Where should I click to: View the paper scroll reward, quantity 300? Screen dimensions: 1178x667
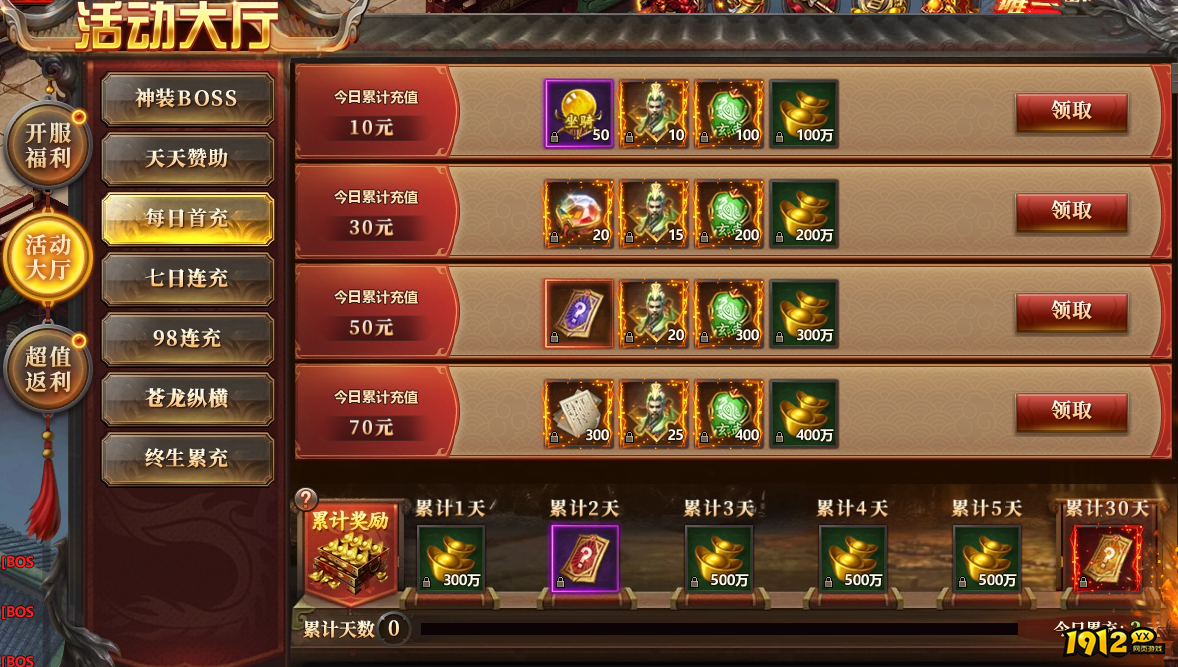coord(578,414)
